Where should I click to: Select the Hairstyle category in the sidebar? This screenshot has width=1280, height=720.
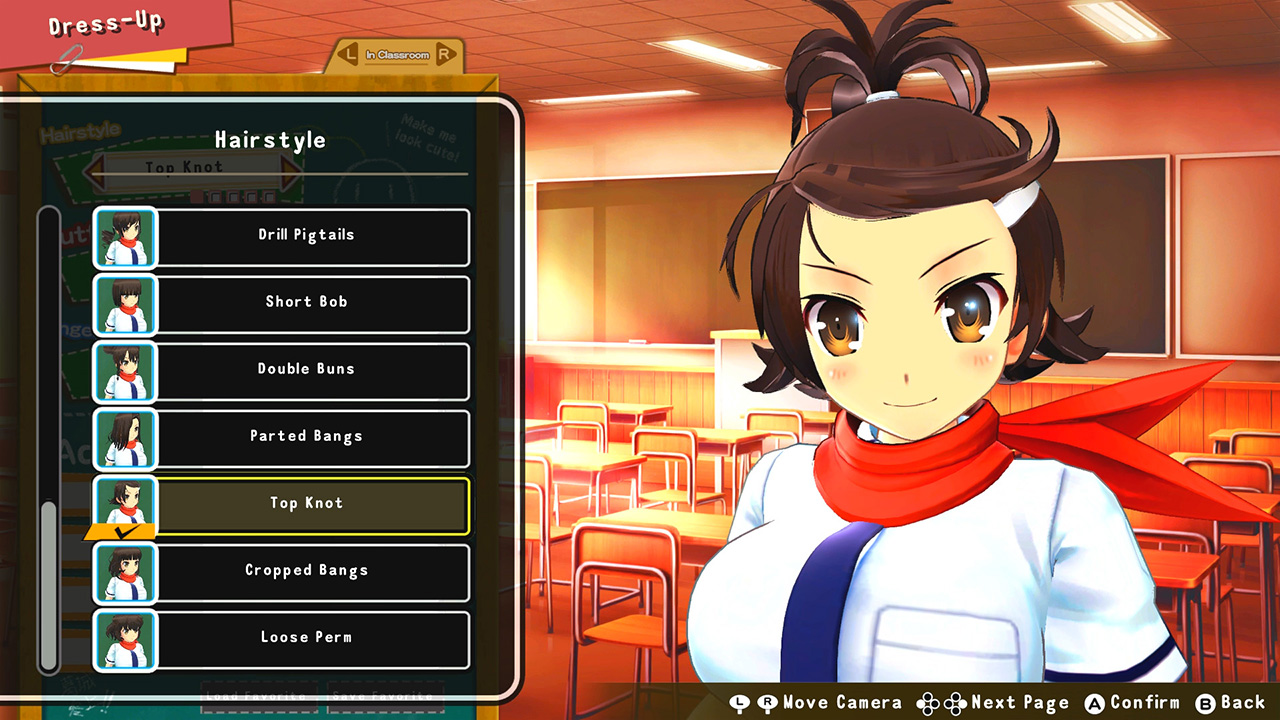[78, 131]
